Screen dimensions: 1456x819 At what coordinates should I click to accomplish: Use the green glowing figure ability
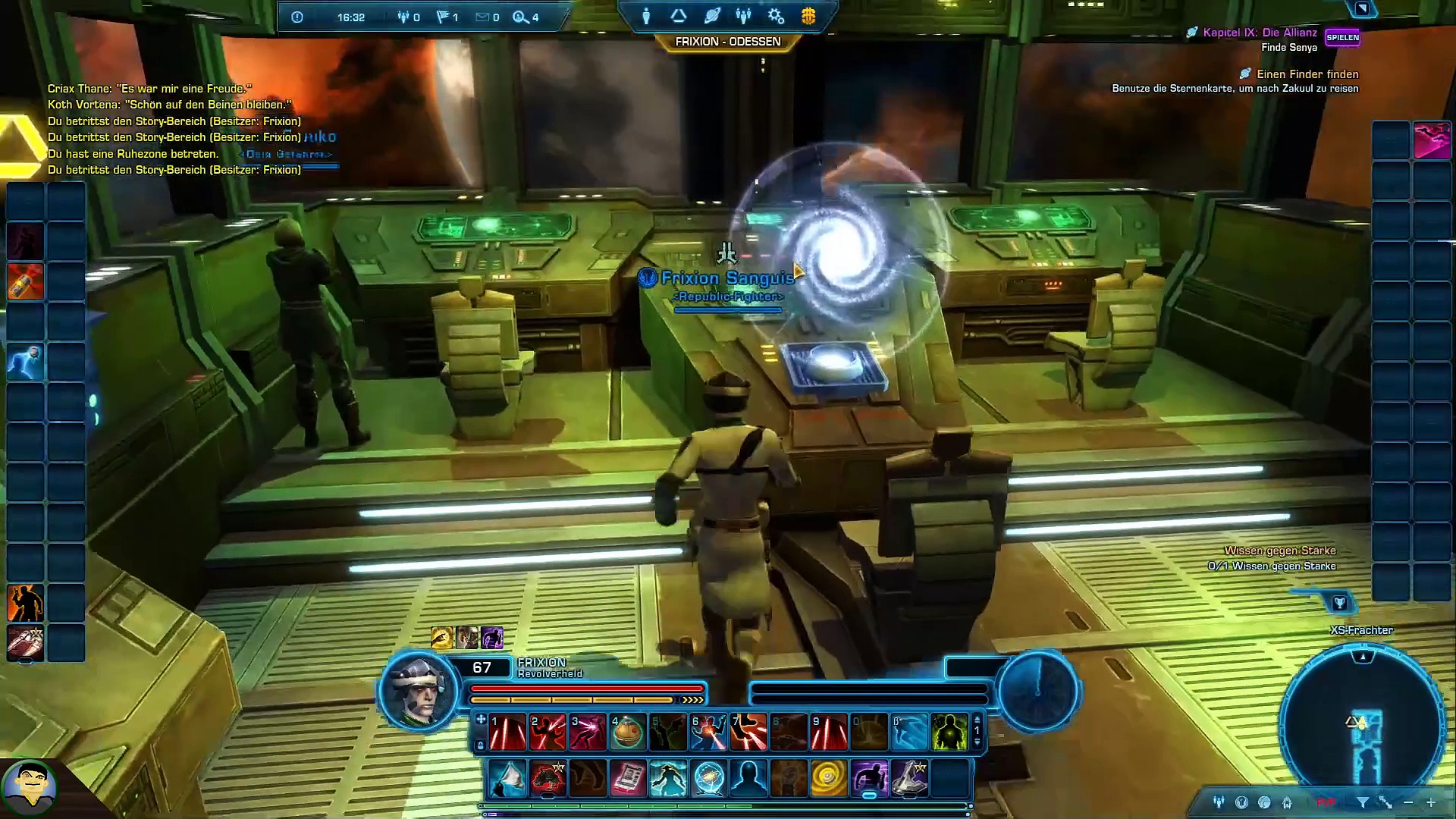949,733
